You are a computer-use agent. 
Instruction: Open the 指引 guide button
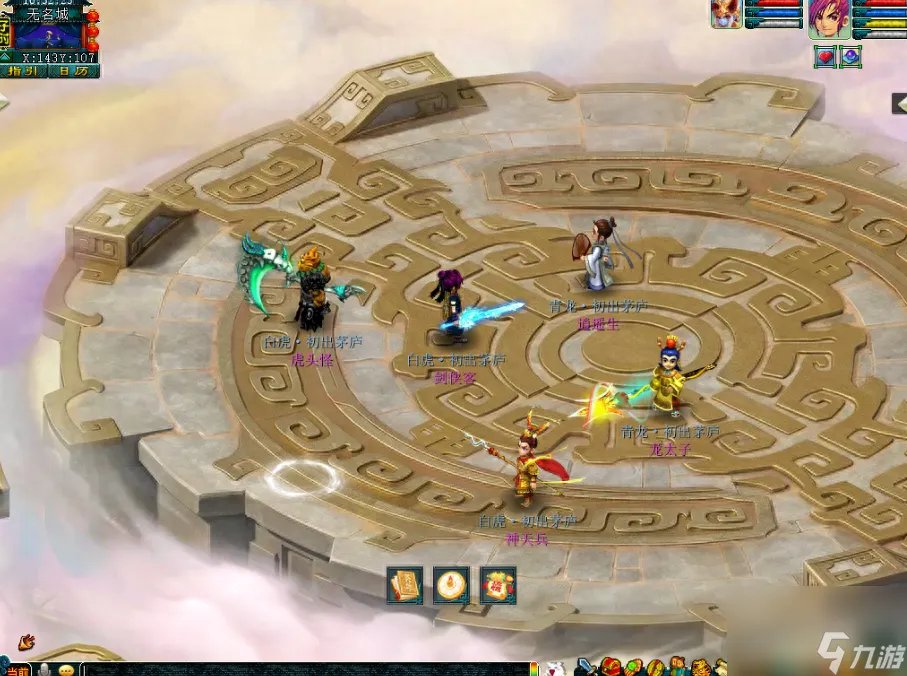click(24, 71)
